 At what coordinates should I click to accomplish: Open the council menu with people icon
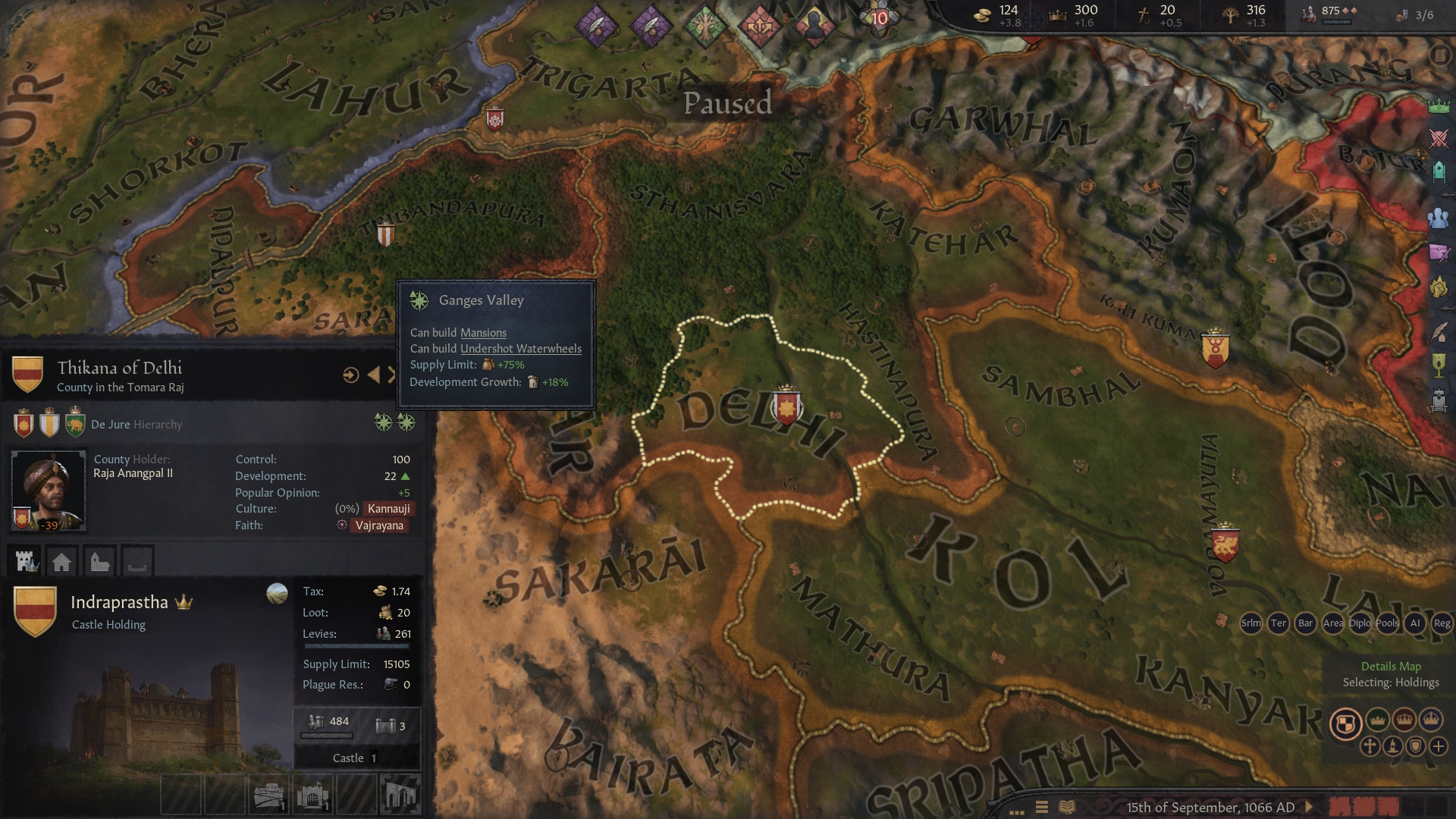click(x=1439, y=218)
